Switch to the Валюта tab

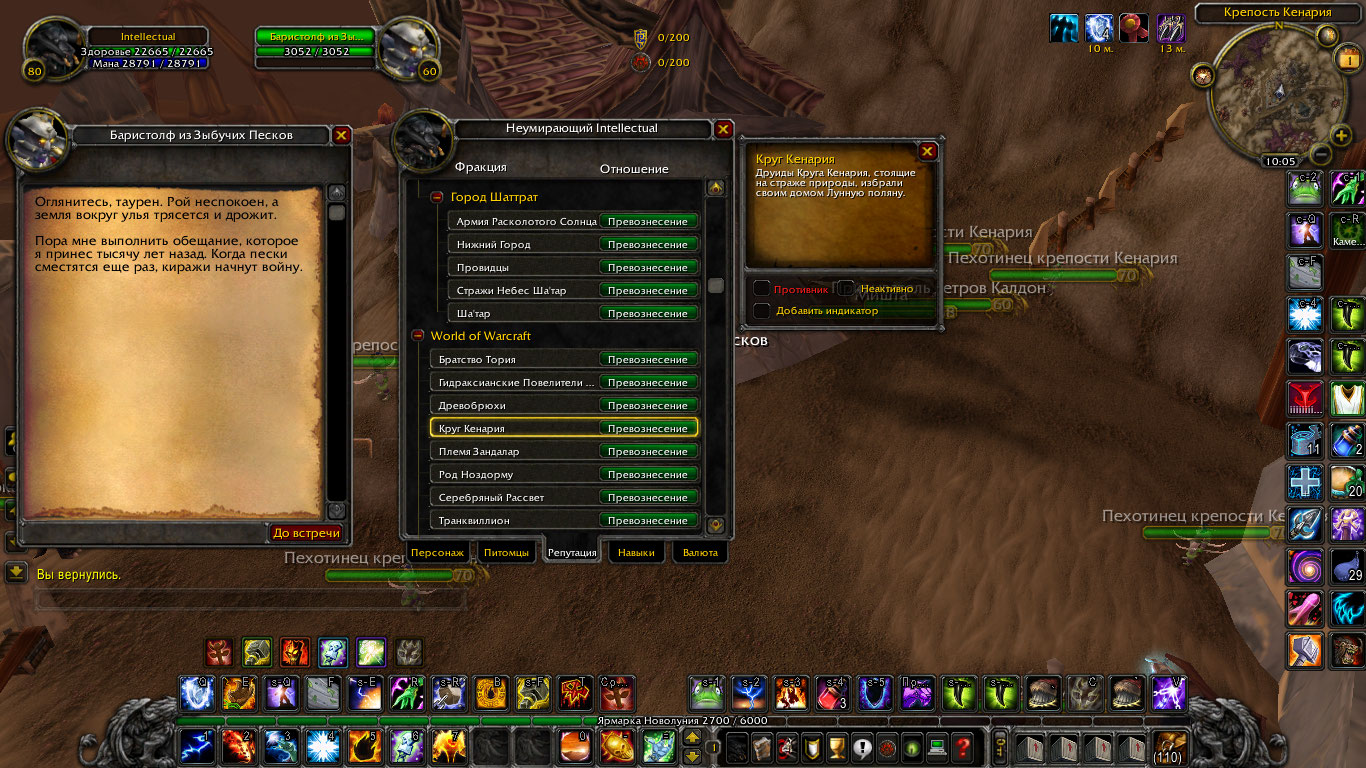(700, 551)
